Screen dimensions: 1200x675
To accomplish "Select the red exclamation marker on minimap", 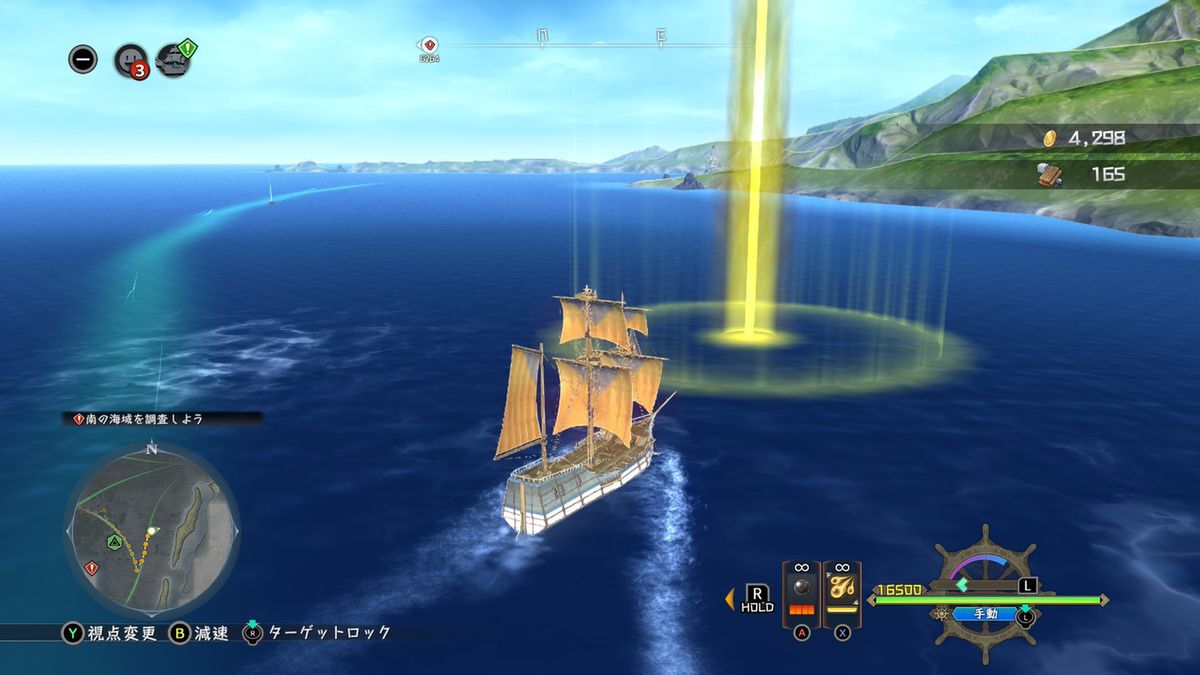I will [x=92, y=568].
